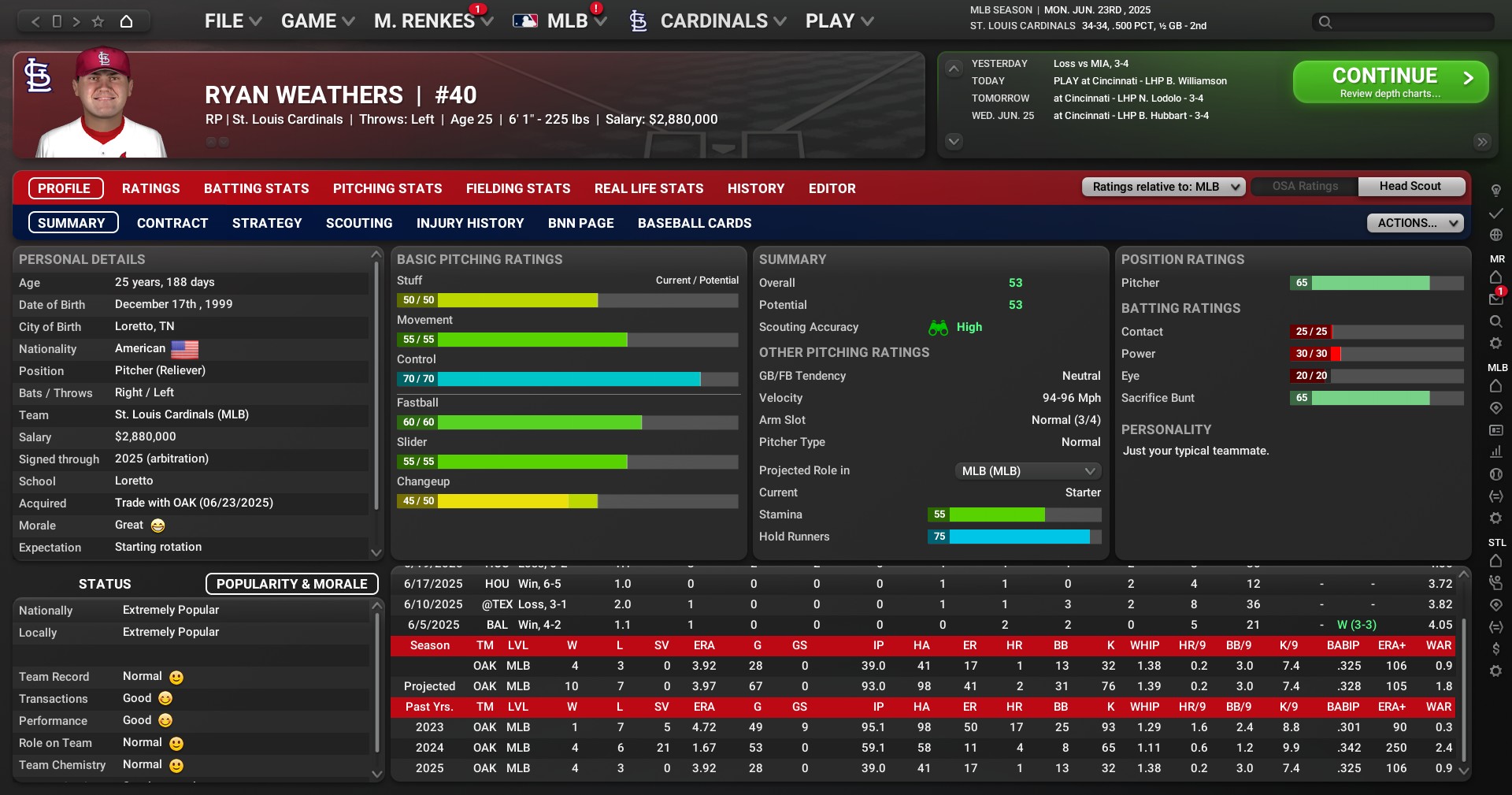This screenshot has height=795, width=1512.
Task: Open the Projected Role in MLB dropdown
Action: tap(1027, 471)
